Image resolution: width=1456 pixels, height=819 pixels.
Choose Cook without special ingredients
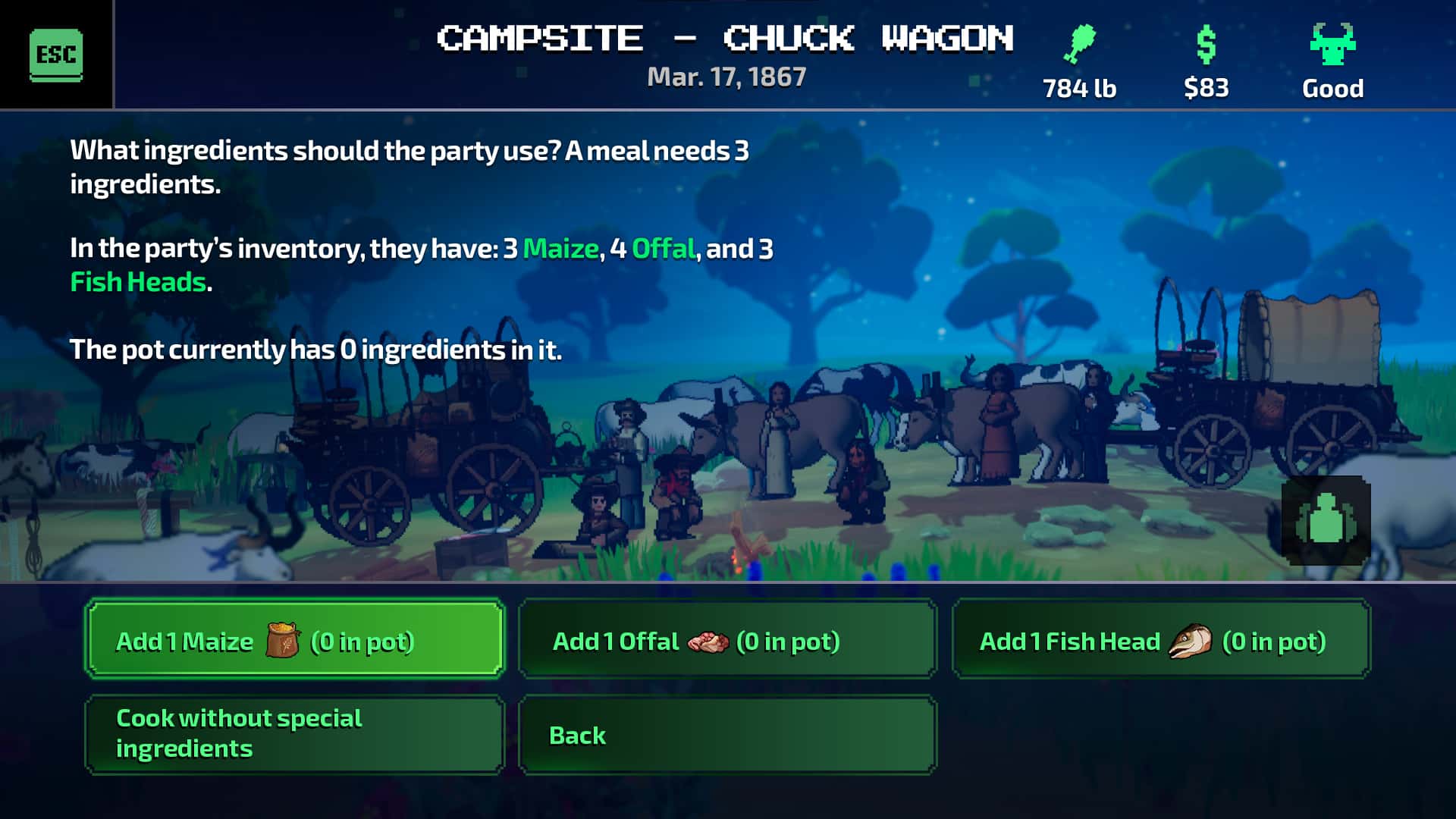[294, 733]
